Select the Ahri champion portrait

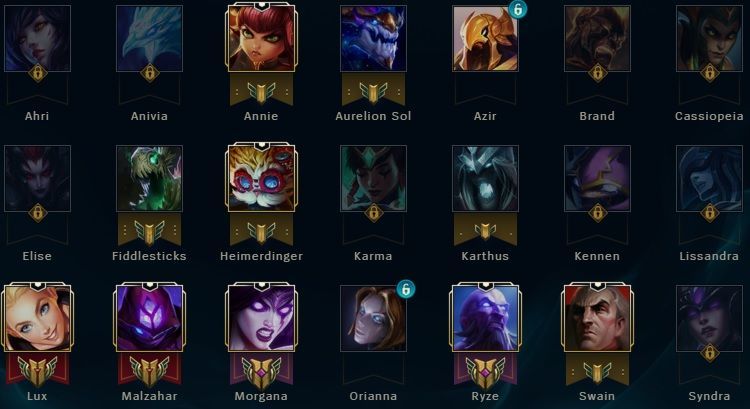[37, 38]
